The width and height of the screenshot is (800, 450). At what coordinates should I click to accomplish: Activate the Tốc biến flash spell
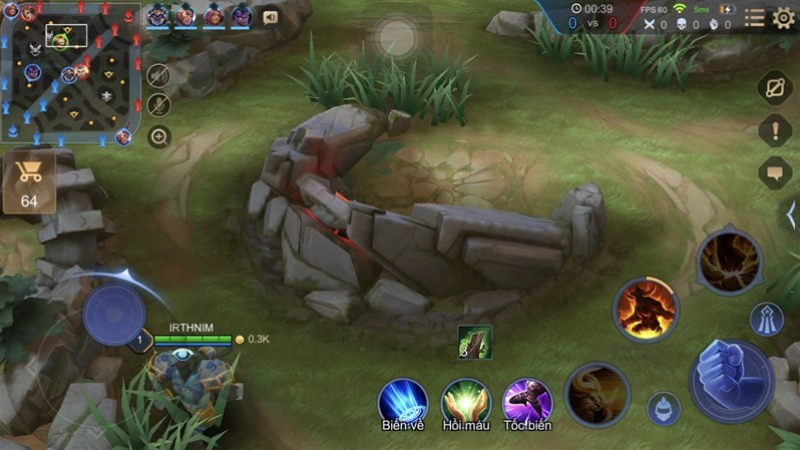point(527,401)
